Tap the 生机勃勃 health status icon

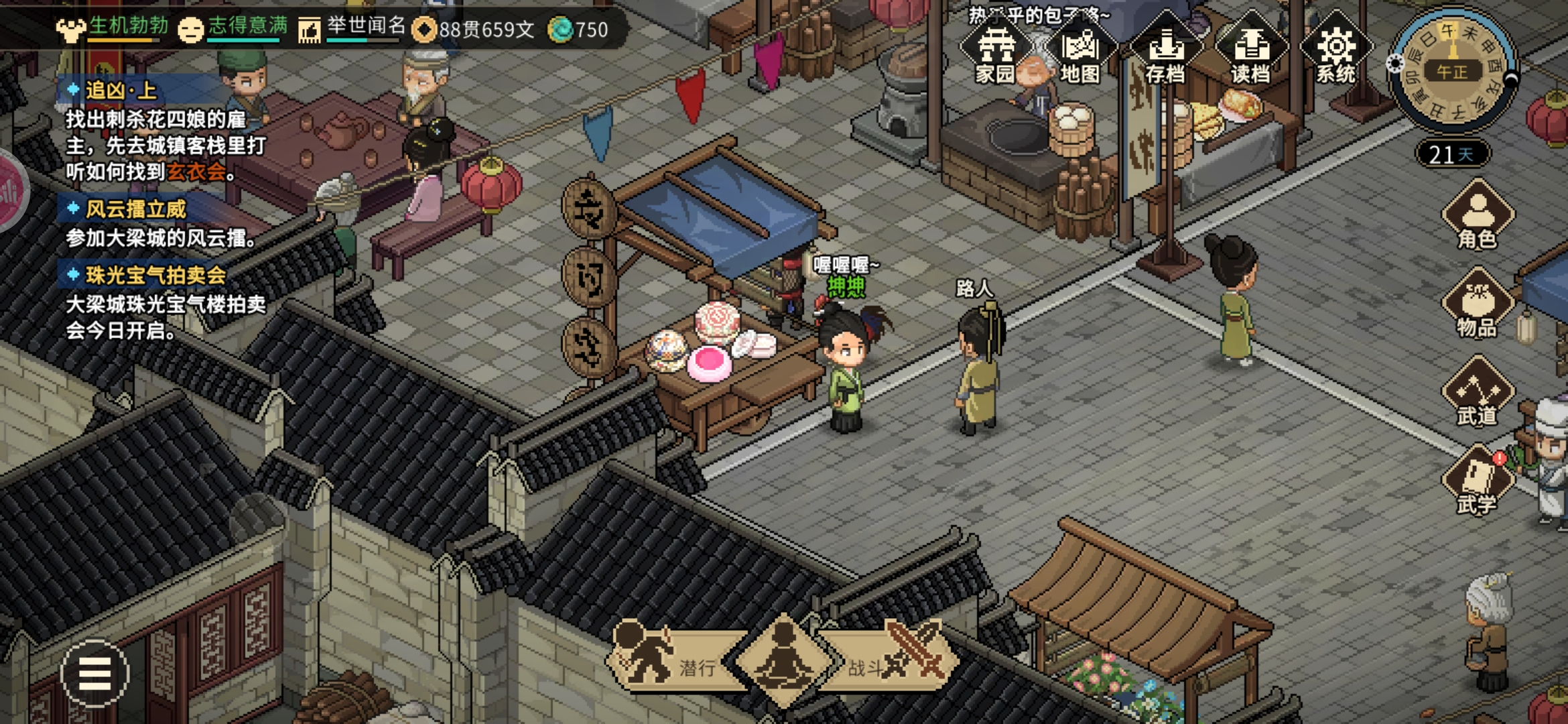tap(70, 29)
